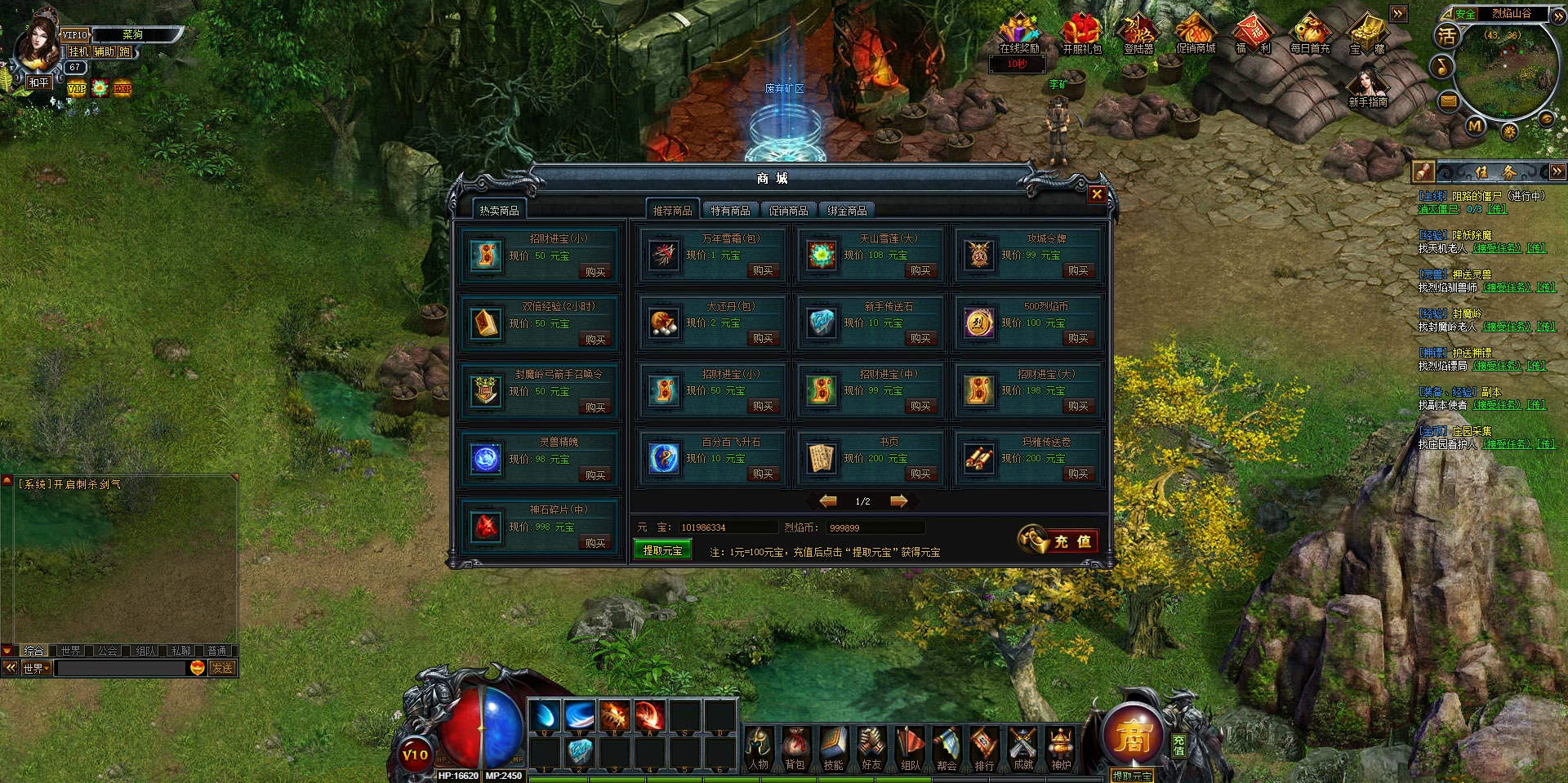Go to the next shop page

click(x=898, y=501)
